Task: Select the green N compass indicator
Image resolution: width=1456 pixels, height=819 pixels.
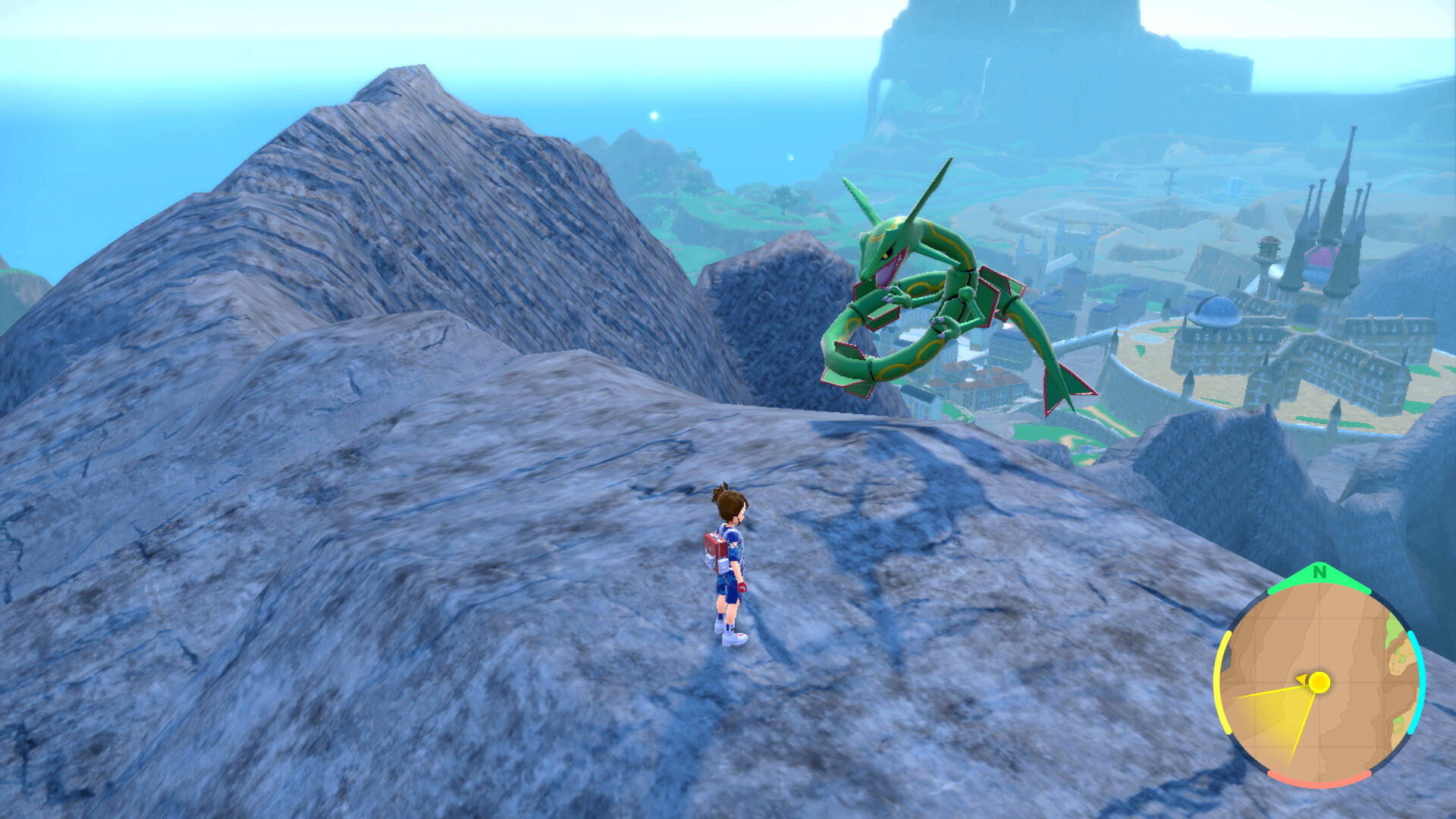Action: (x=1319, y=573)
